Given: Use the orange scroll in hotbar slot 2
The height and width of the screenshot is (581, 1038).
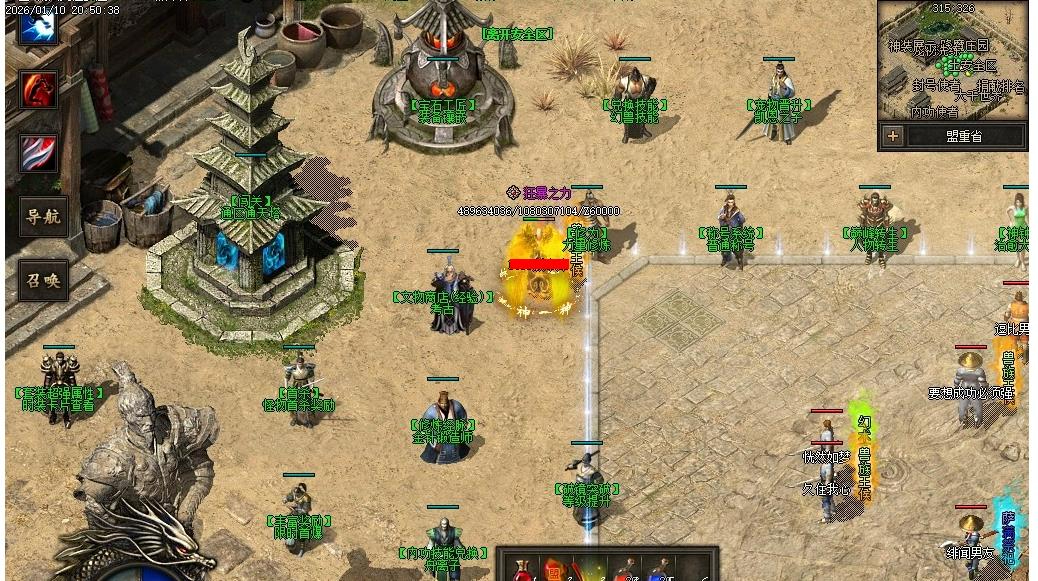Looking at the screenshot, I should (x=555, y=571).
